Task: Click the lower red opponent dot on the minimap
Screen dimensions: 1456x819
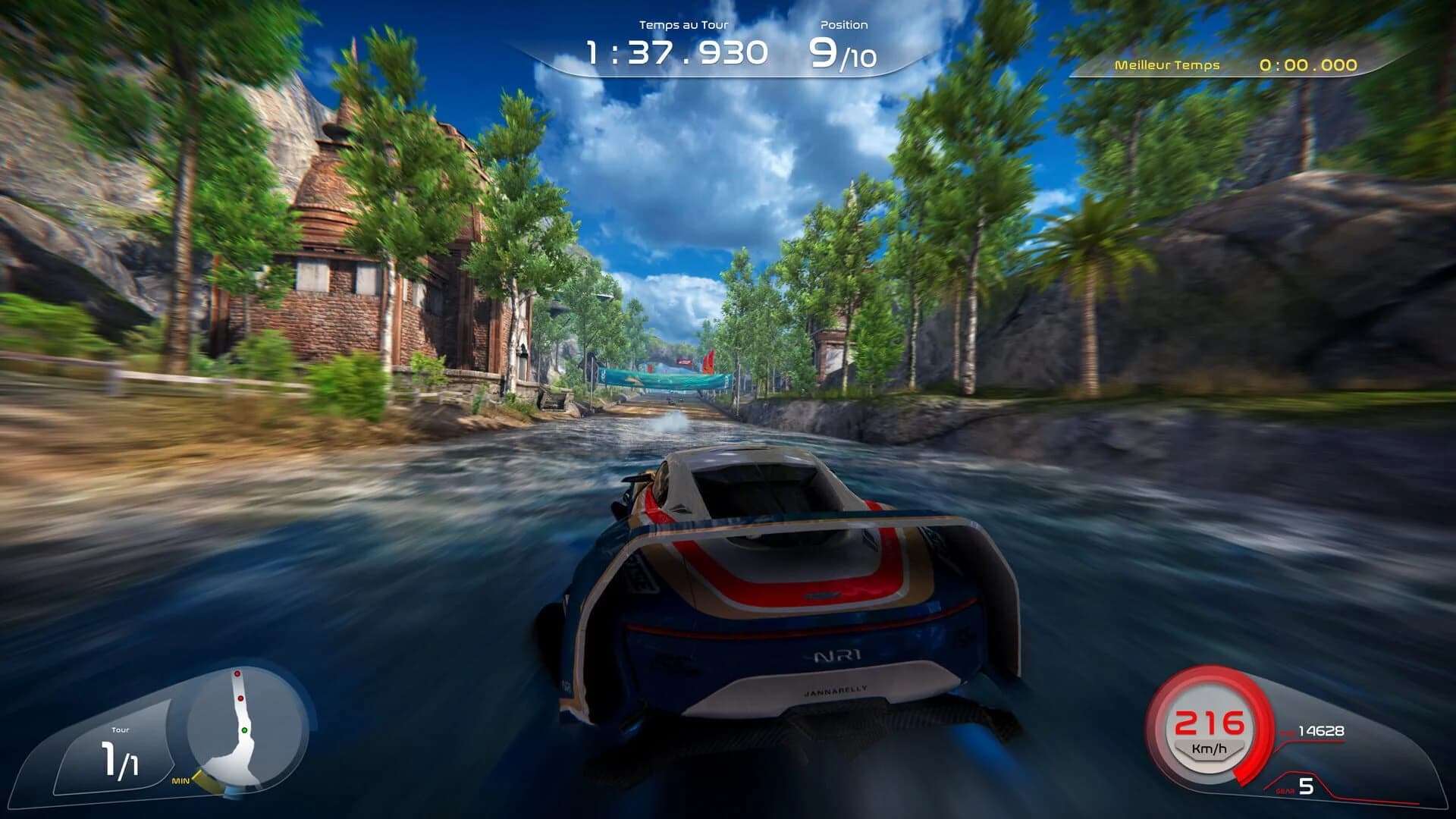Action: (x=240, y=699)
